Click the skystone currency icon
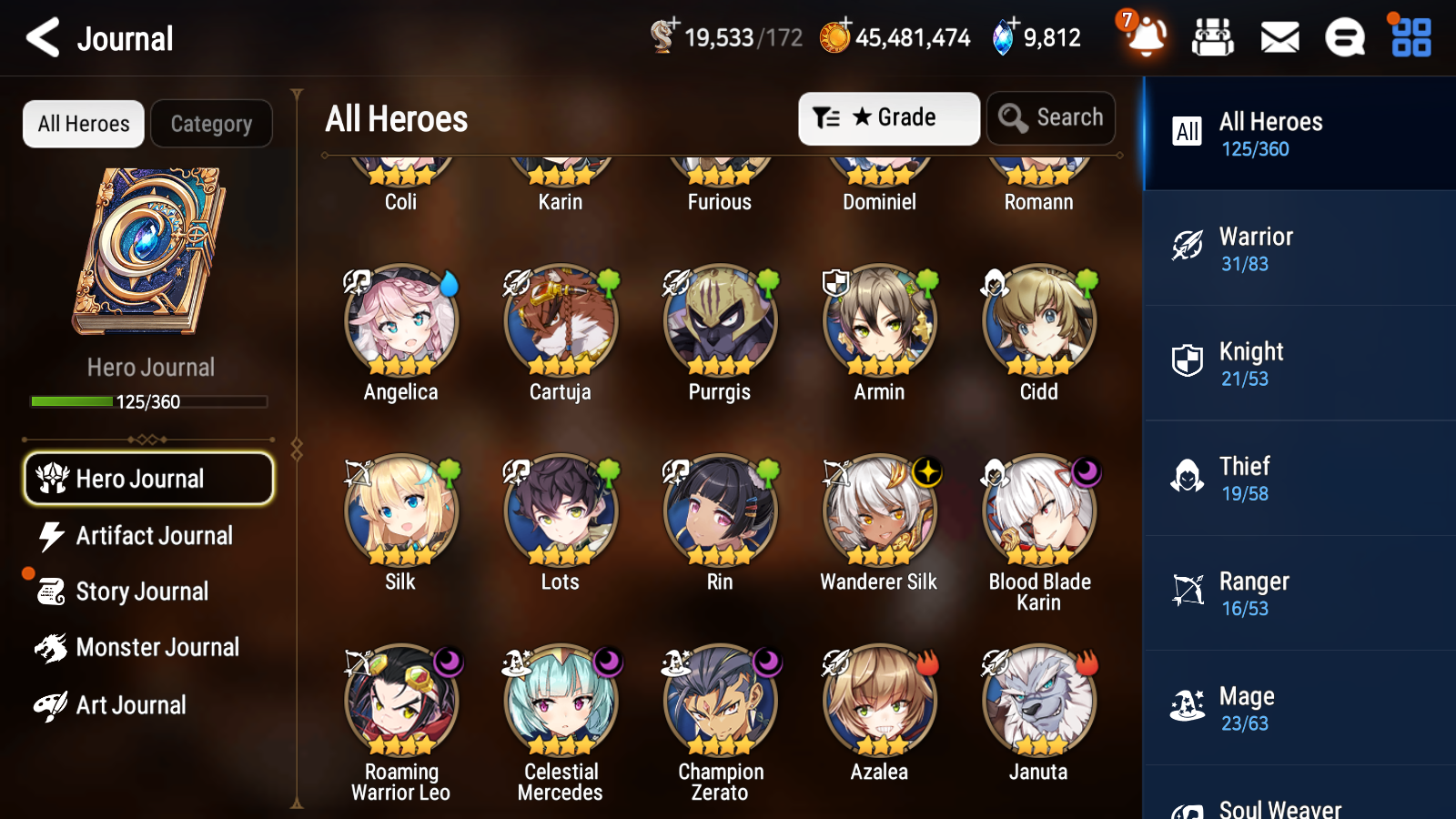This screenshot has width=1456, height=819. 999,37
